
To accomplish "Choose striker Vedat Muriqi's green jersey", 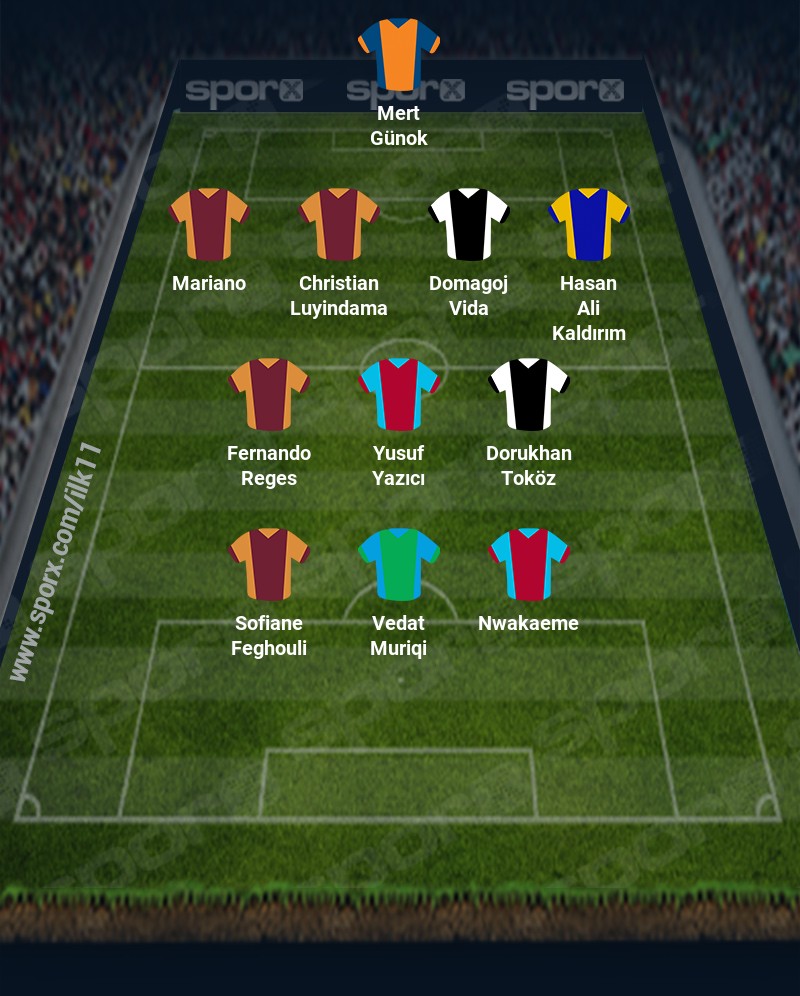I will click(x=399, y=564).
